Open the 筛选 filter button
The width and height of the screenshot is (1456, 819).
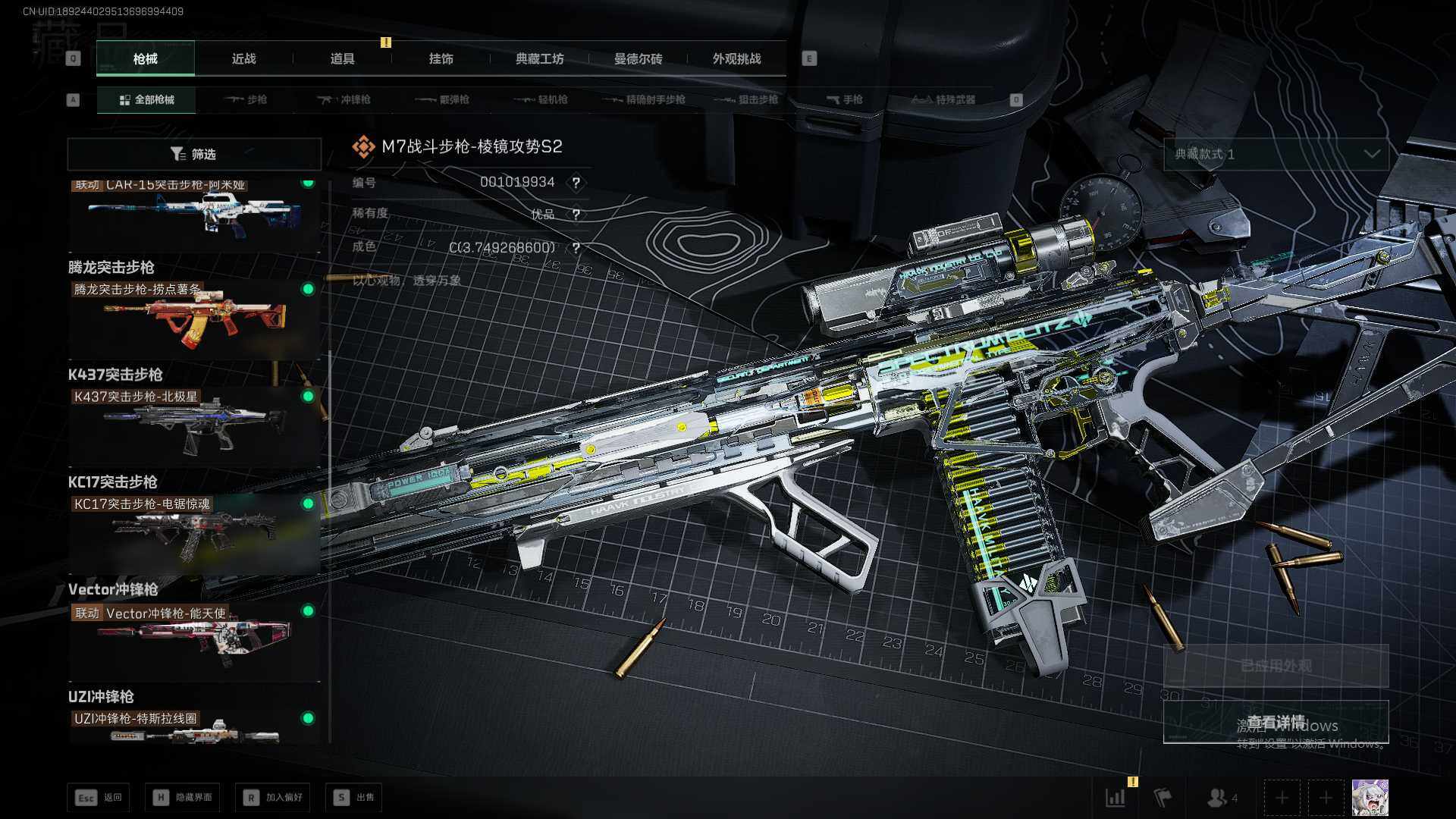pyautogui.click(x=194, y=154)
